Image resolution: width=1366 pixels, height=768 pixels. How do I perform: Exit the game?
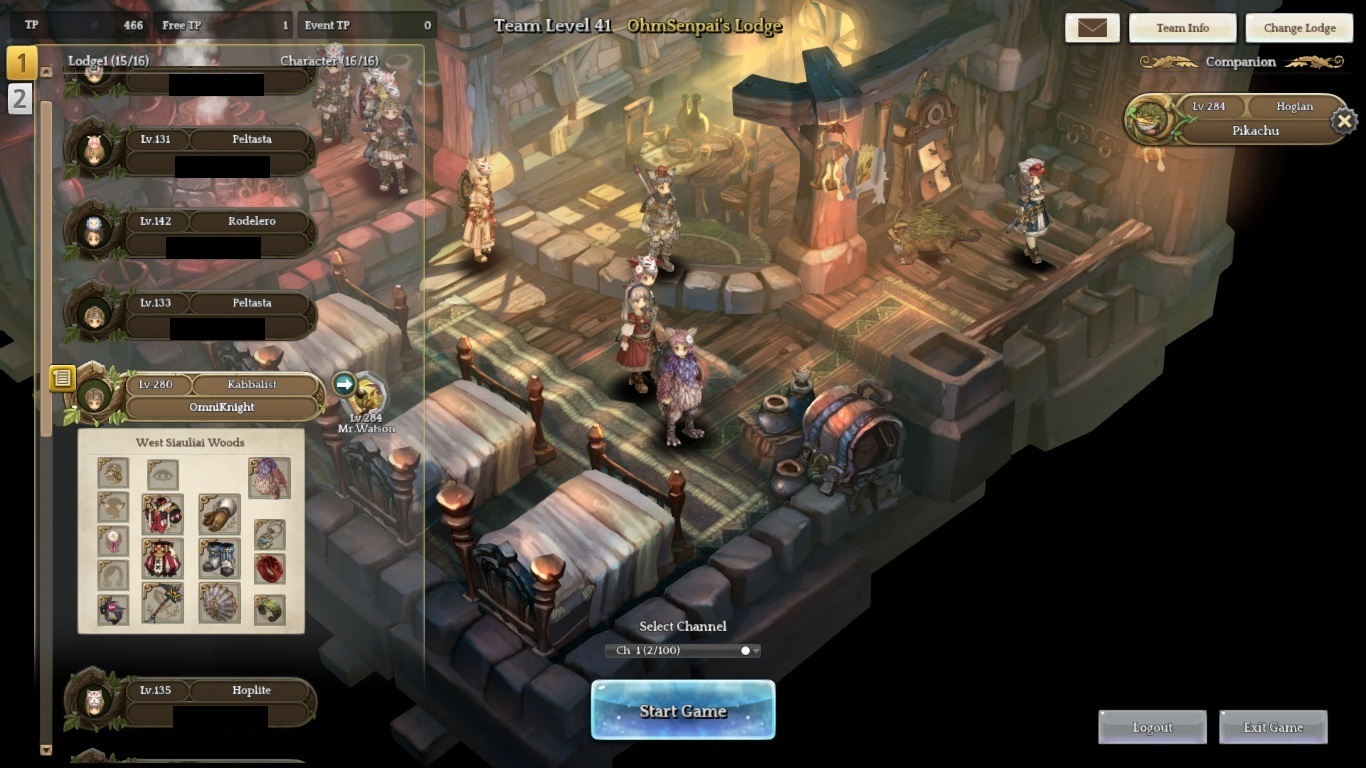[1273, 727]
